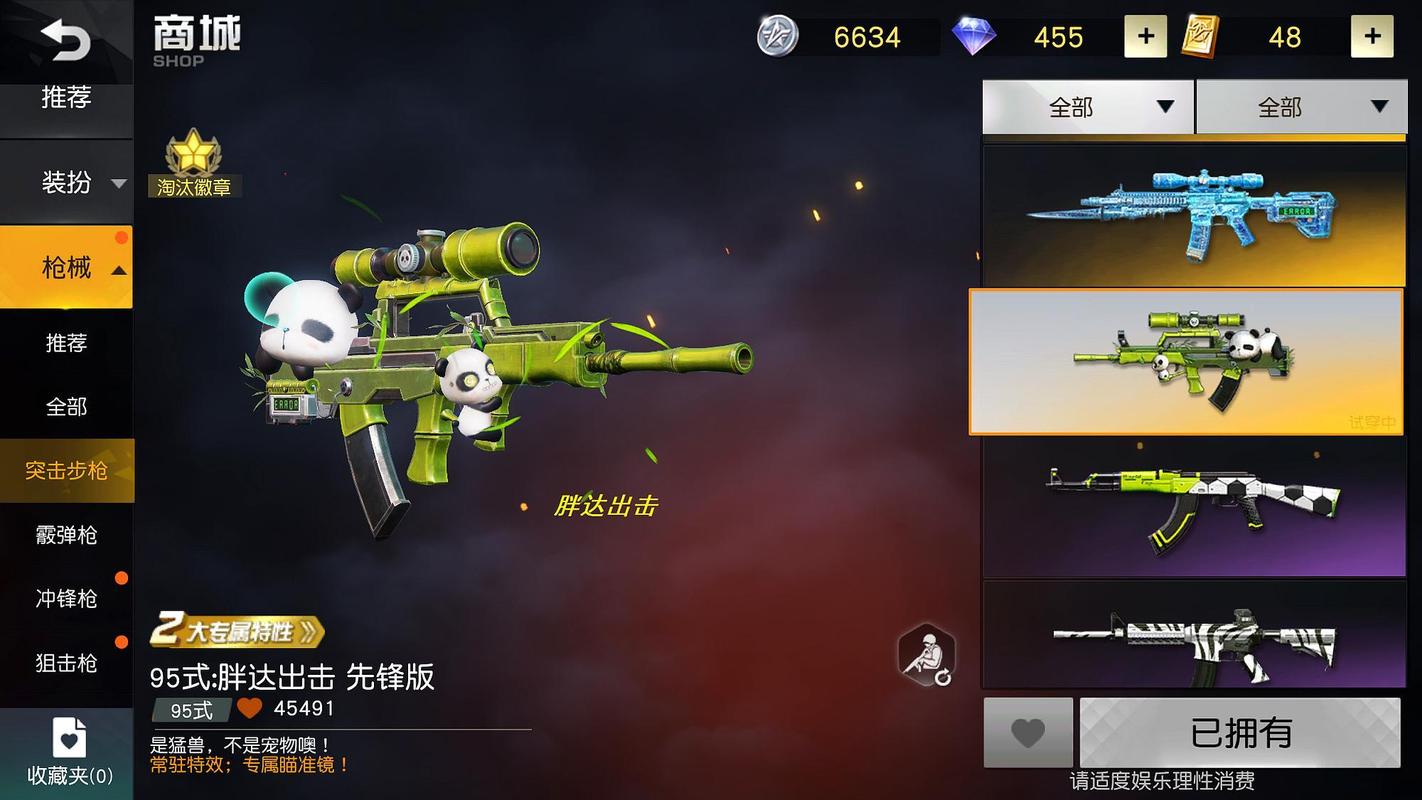Click the diamond currency icon
This screenshot has width=1422, height=800.
[972, 37]
